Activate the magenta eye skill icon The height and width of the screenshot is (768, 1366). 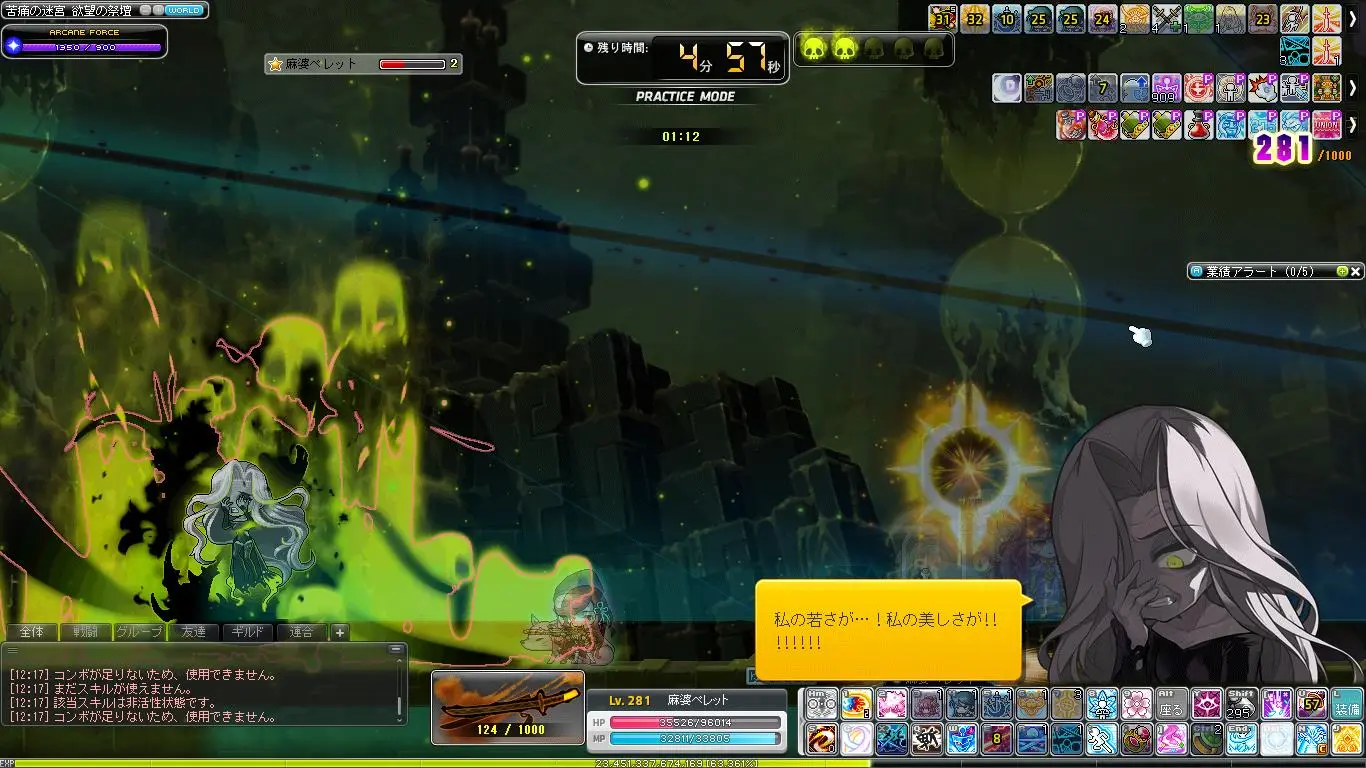1206,704
